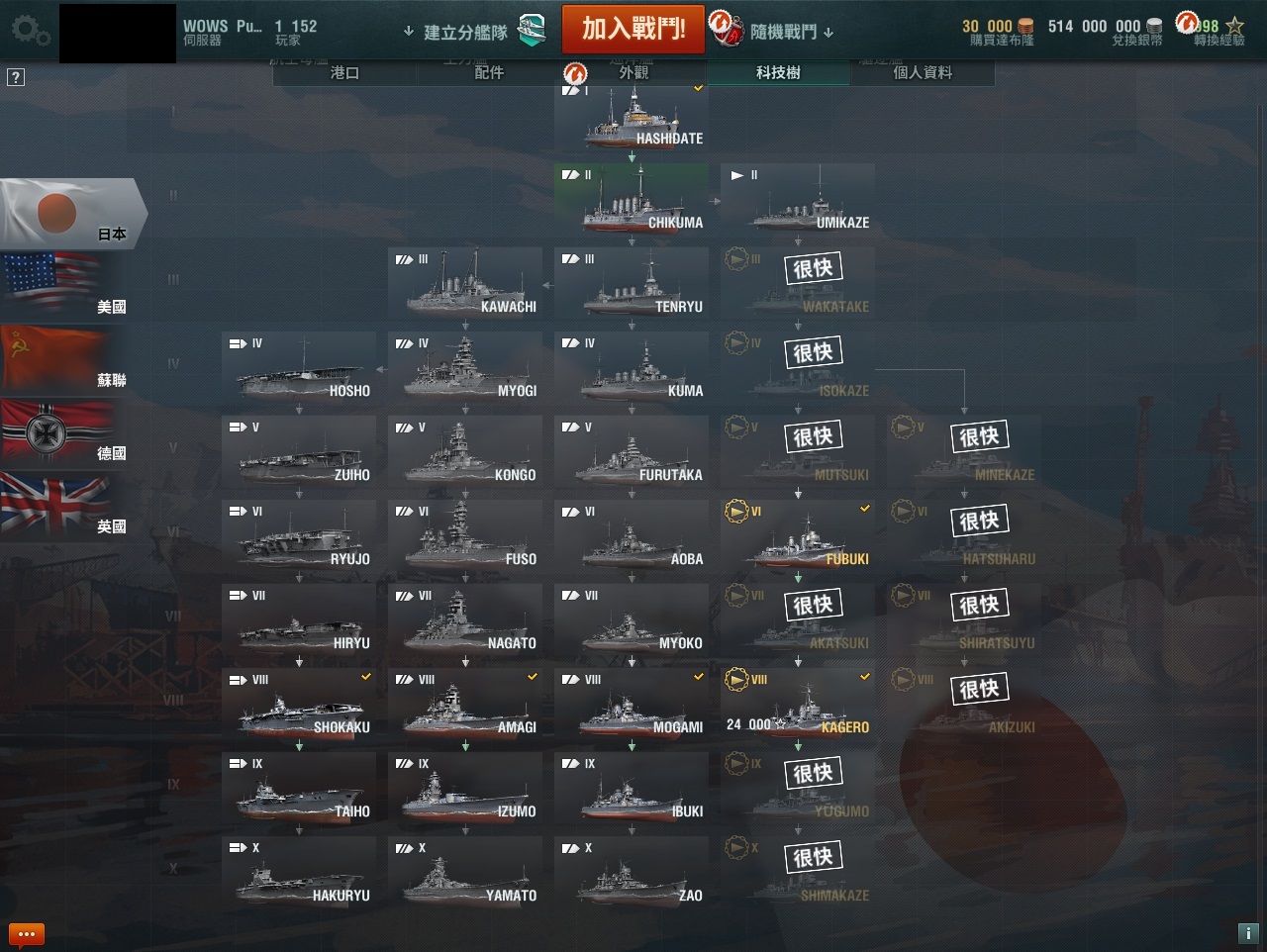Choose the 英國 UK nation flag
1267x952 pixels.
(59, 505)
